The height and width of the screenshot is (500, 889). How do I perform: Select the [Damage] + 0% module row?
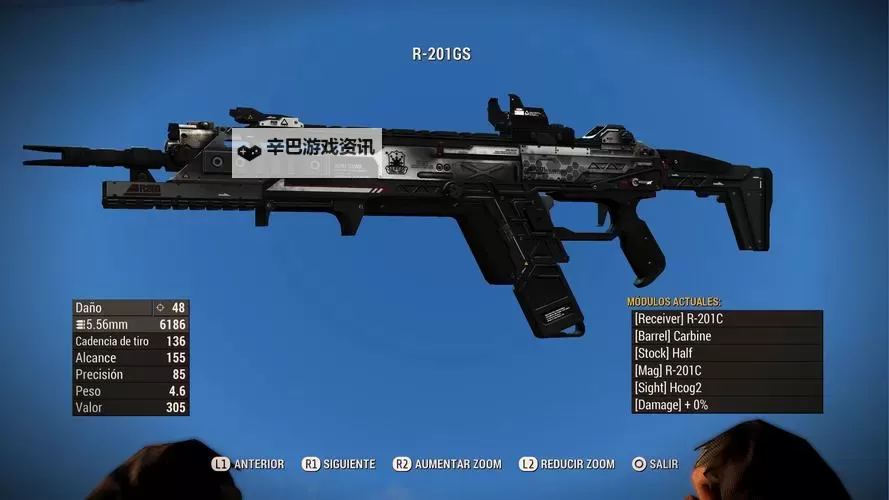(x=727, y=405)
